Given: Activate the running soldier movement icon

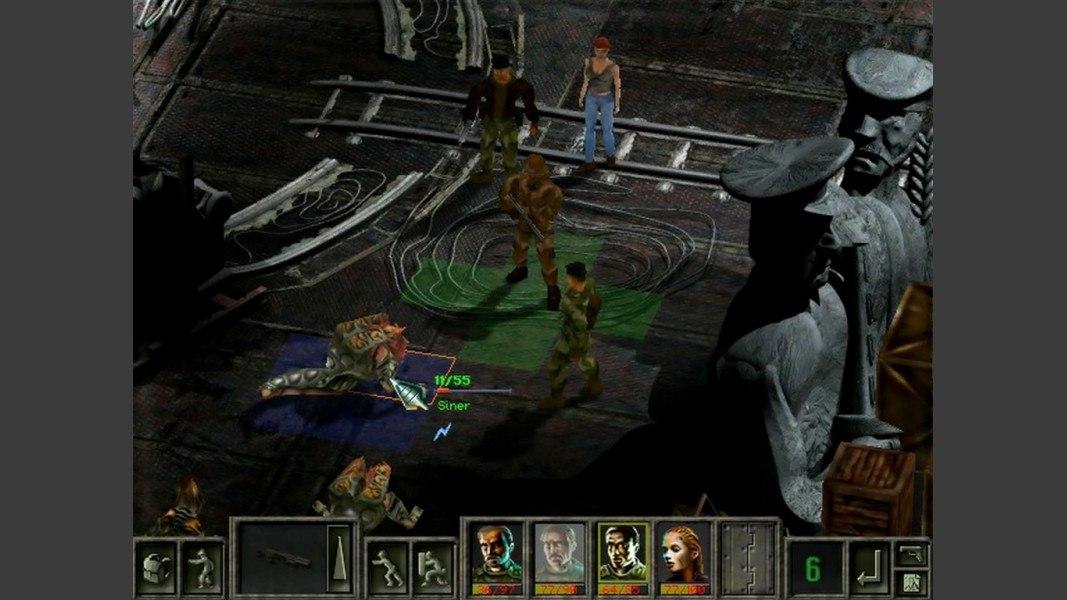Looking at the screenshot, I should pos(387,567).
